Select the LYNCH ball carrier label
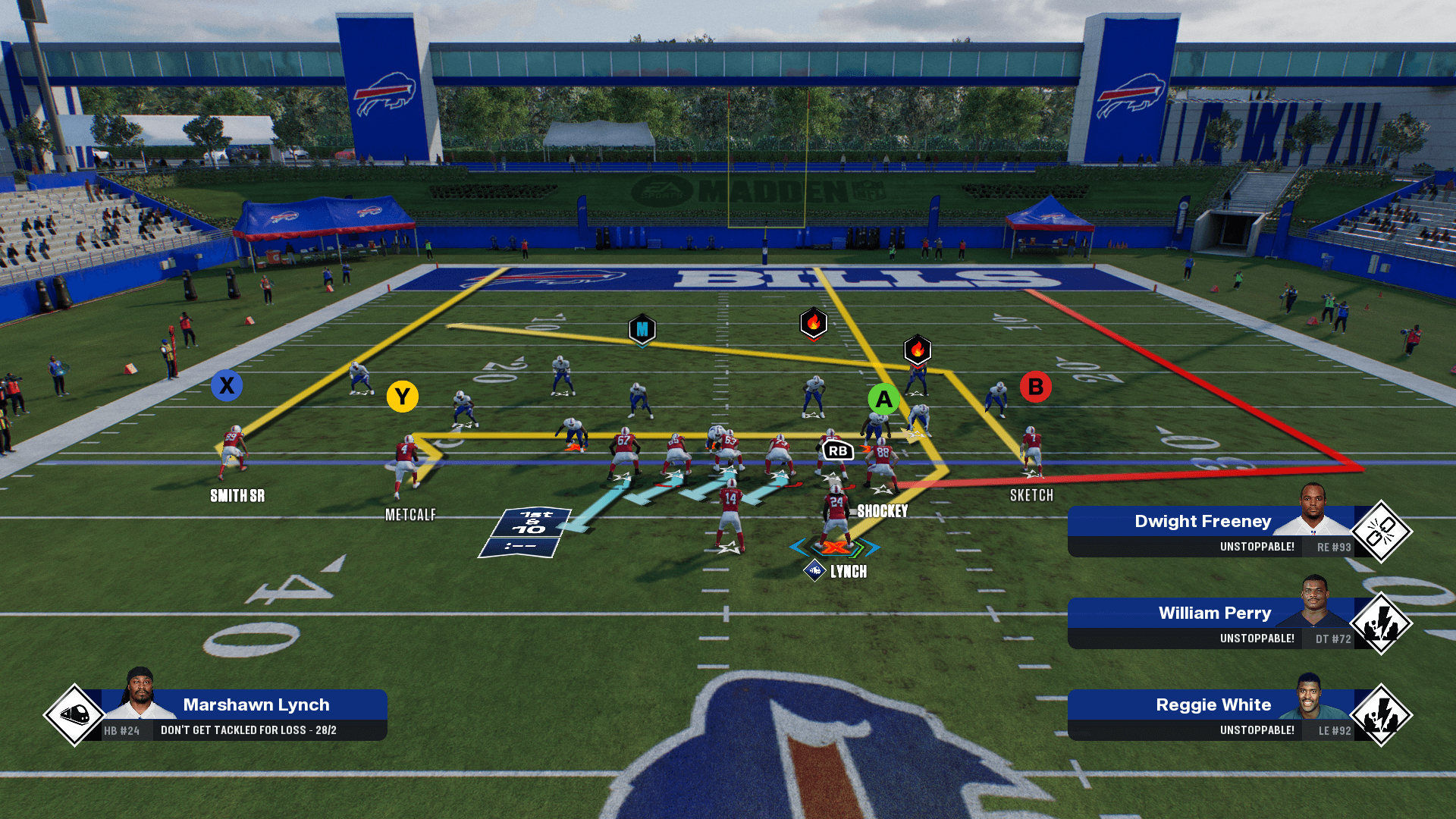This screenshot has width=1456, height=819. [x=848, y=572]
